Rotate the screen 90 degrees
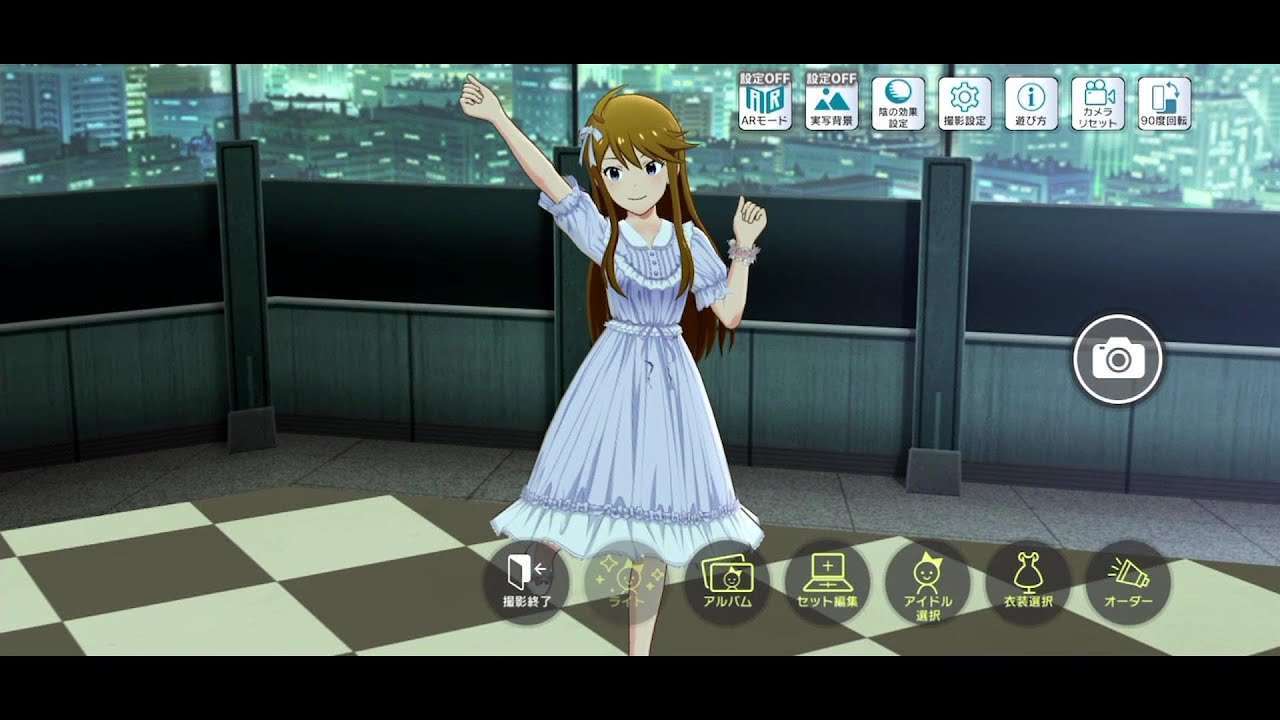This screenshot has height=720, width=1280. click(1164, 103)
